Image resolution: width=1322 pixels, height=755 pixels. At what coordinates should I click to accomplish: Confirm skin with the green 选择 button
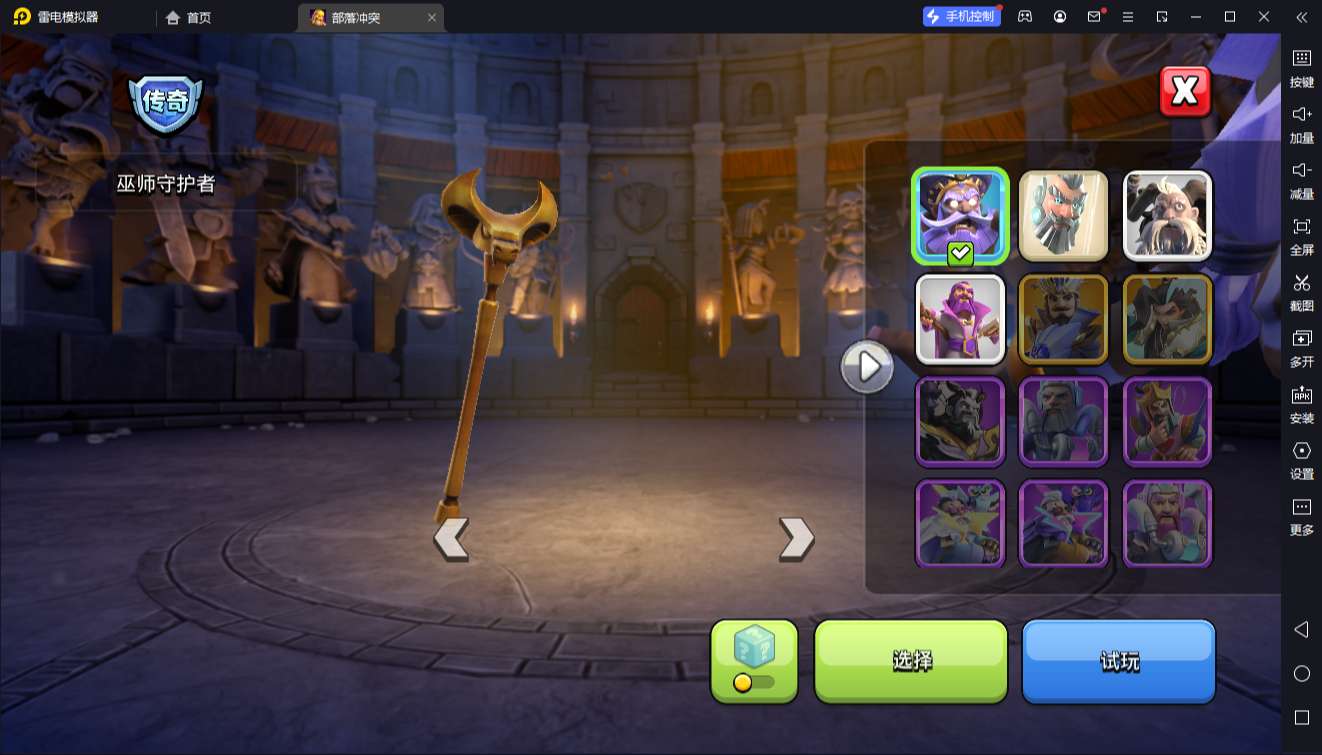(911, 660)
